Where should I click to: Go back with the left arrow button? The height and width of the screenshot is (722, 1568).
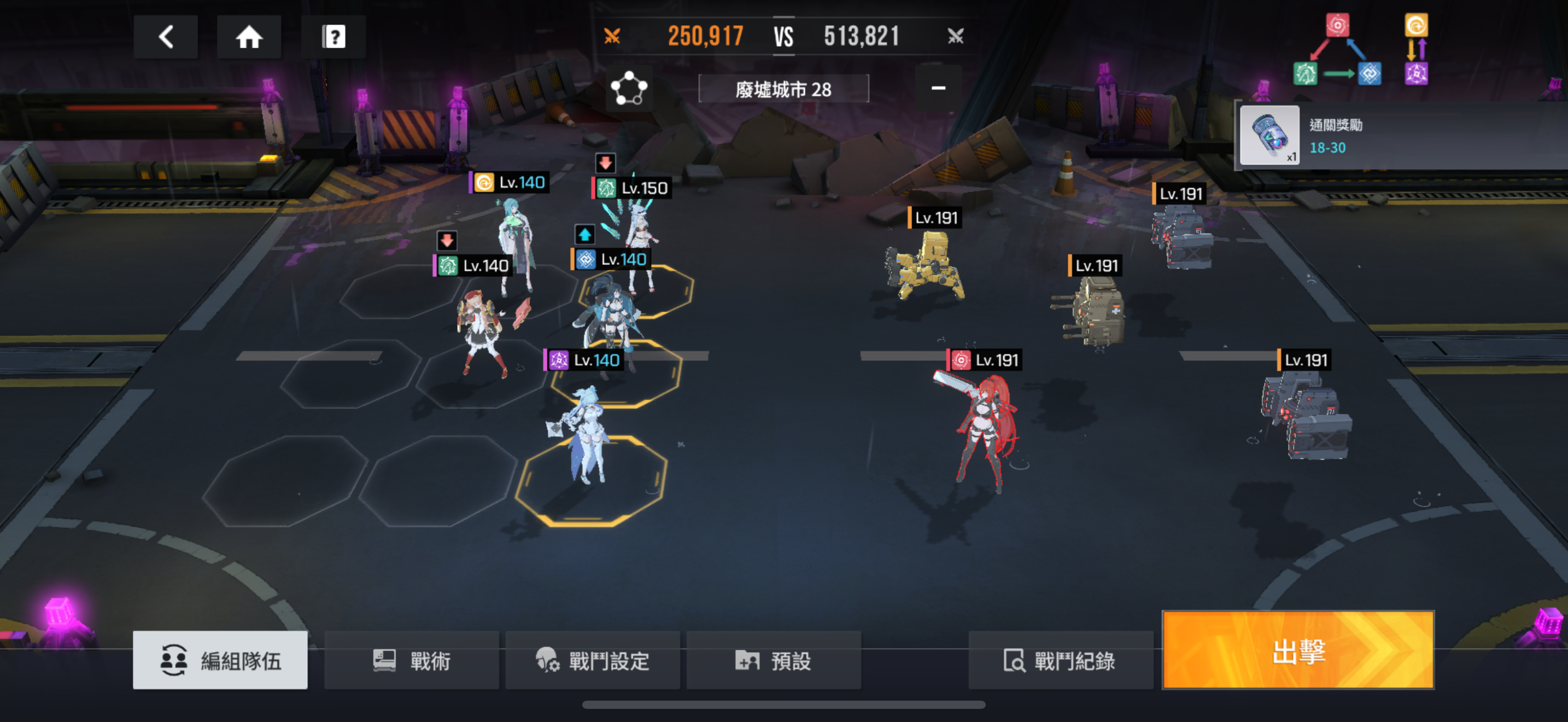point(166,37)
